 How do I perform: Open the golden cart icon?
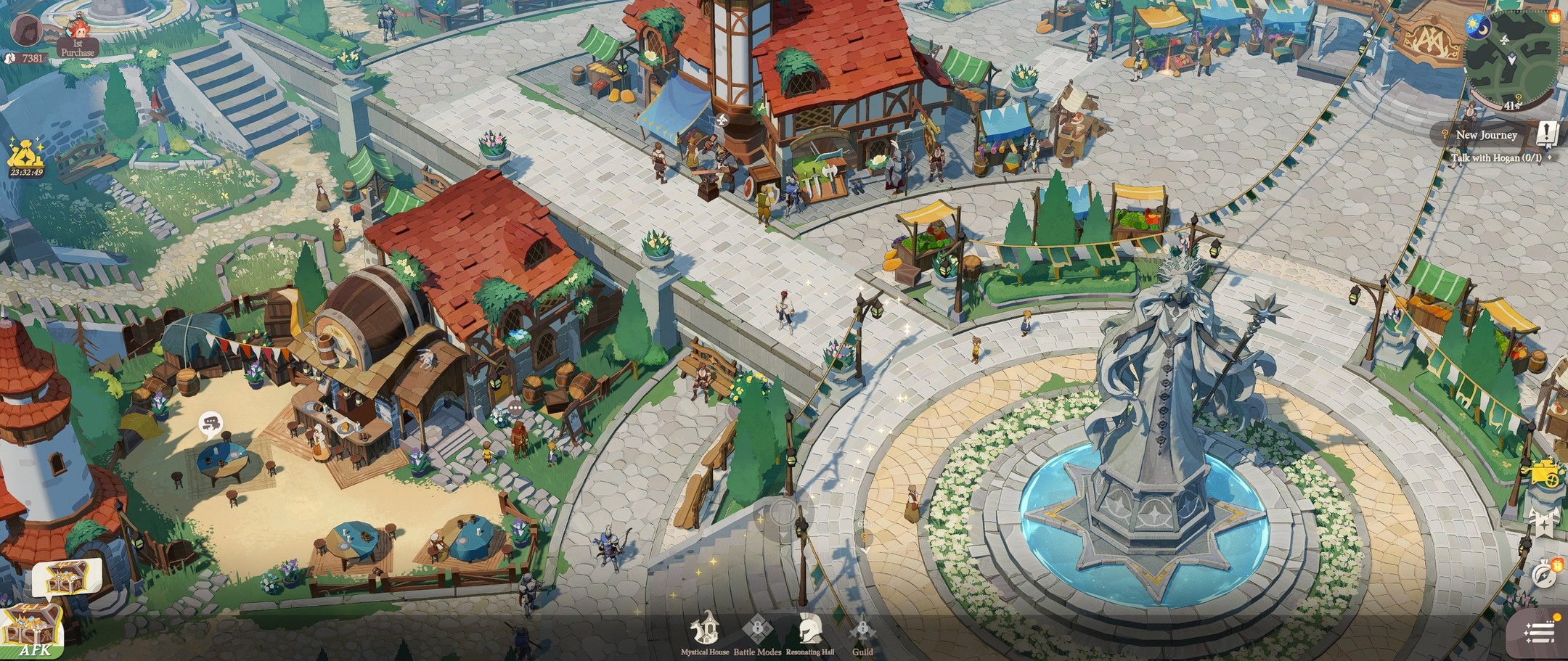pos(1545,472)
